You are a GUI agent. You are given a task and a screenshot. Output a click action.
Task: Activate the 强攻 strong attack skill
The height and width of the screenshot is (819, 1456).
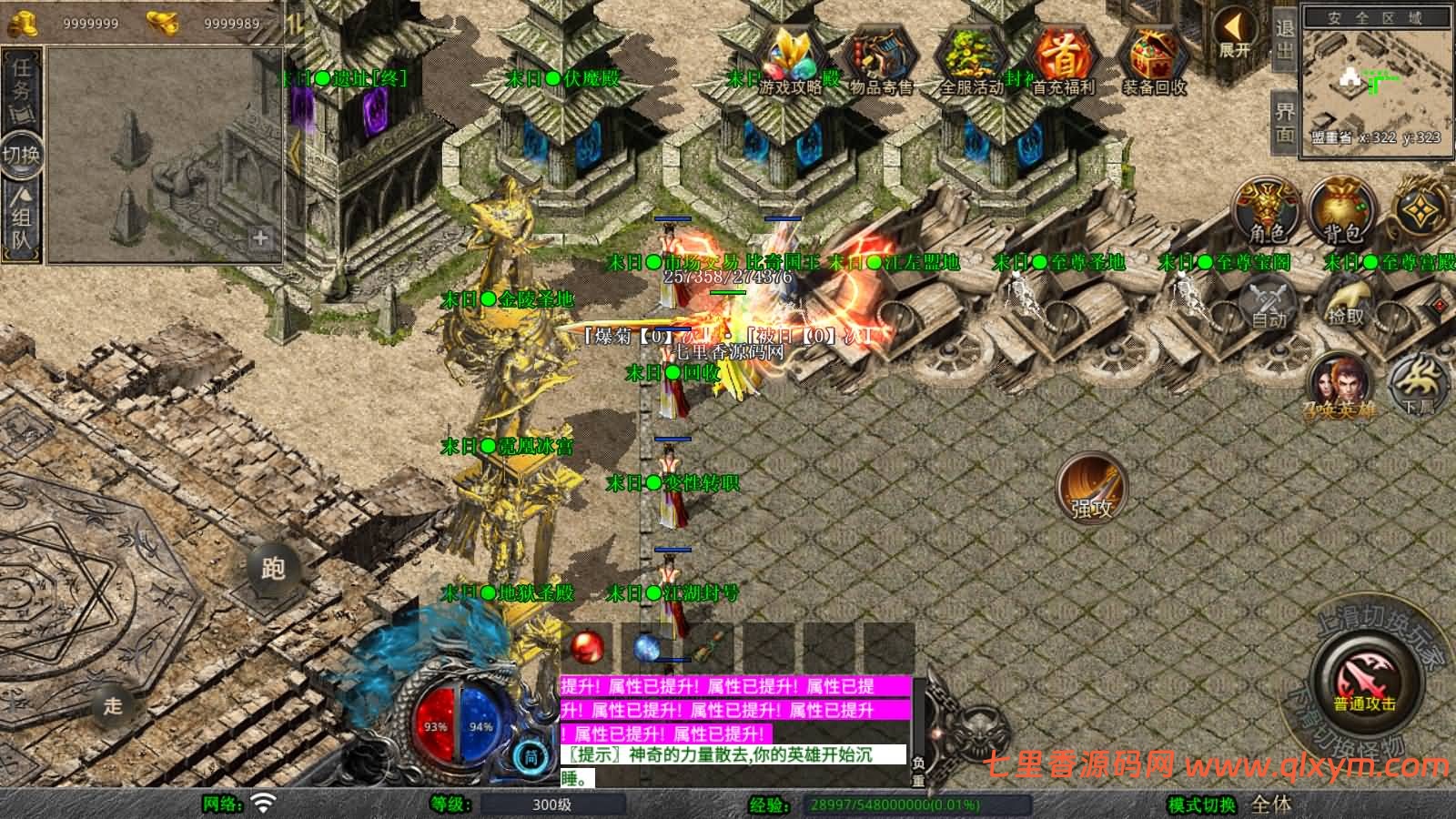[1091, 489]
